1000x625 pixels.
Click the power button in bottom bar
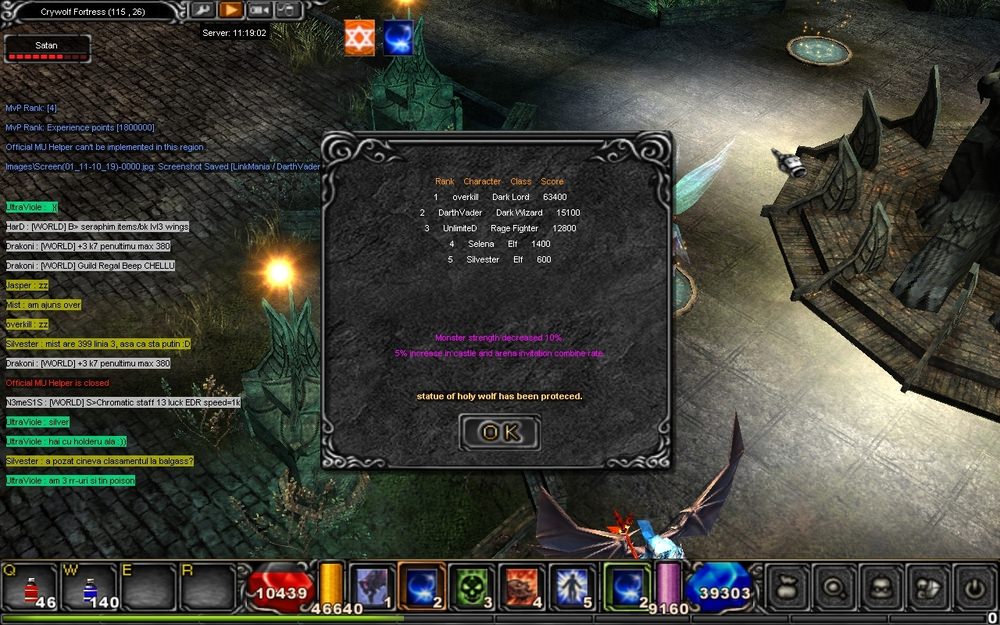pyautogui.click(x=973, y=587)
